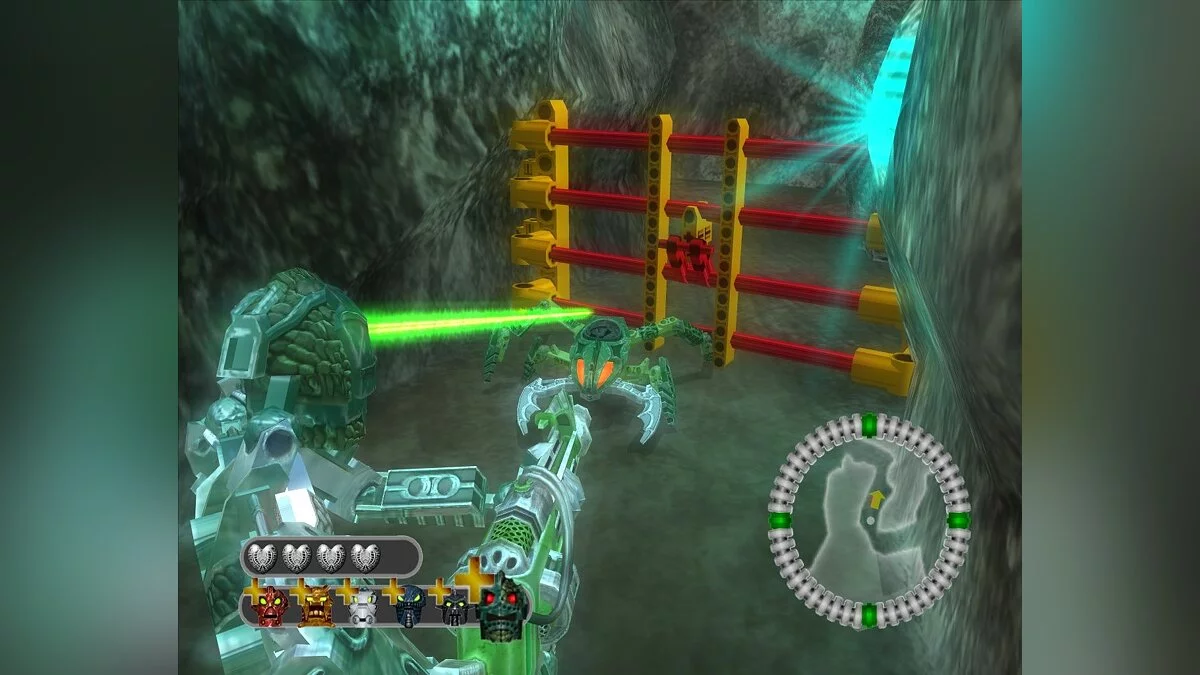This screenshot has height=675, width=1200.
Task: Open the circular minimap
Action: (x=868, y=520)
